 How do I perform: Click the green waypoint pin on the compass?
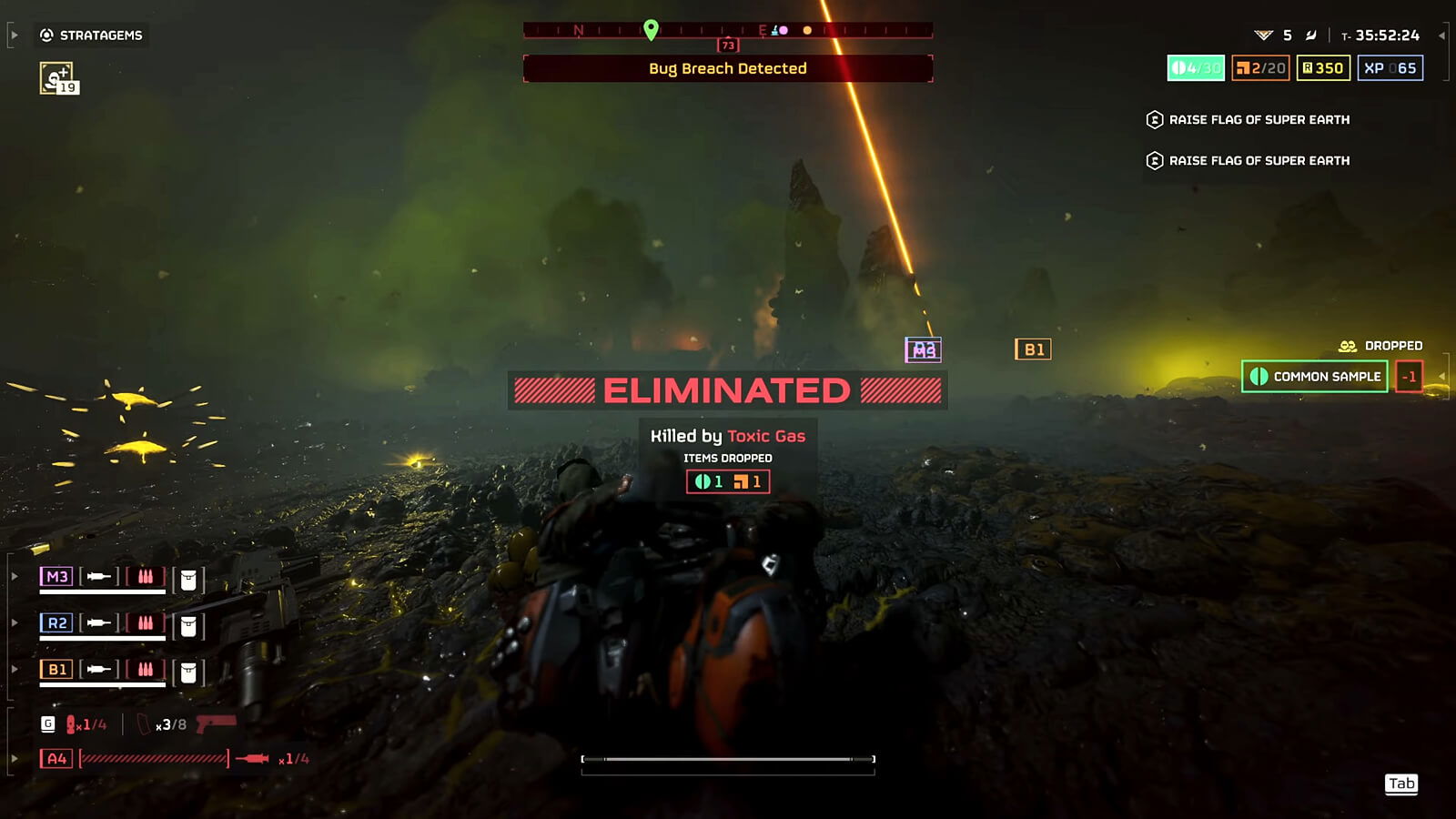pos(650,29)
